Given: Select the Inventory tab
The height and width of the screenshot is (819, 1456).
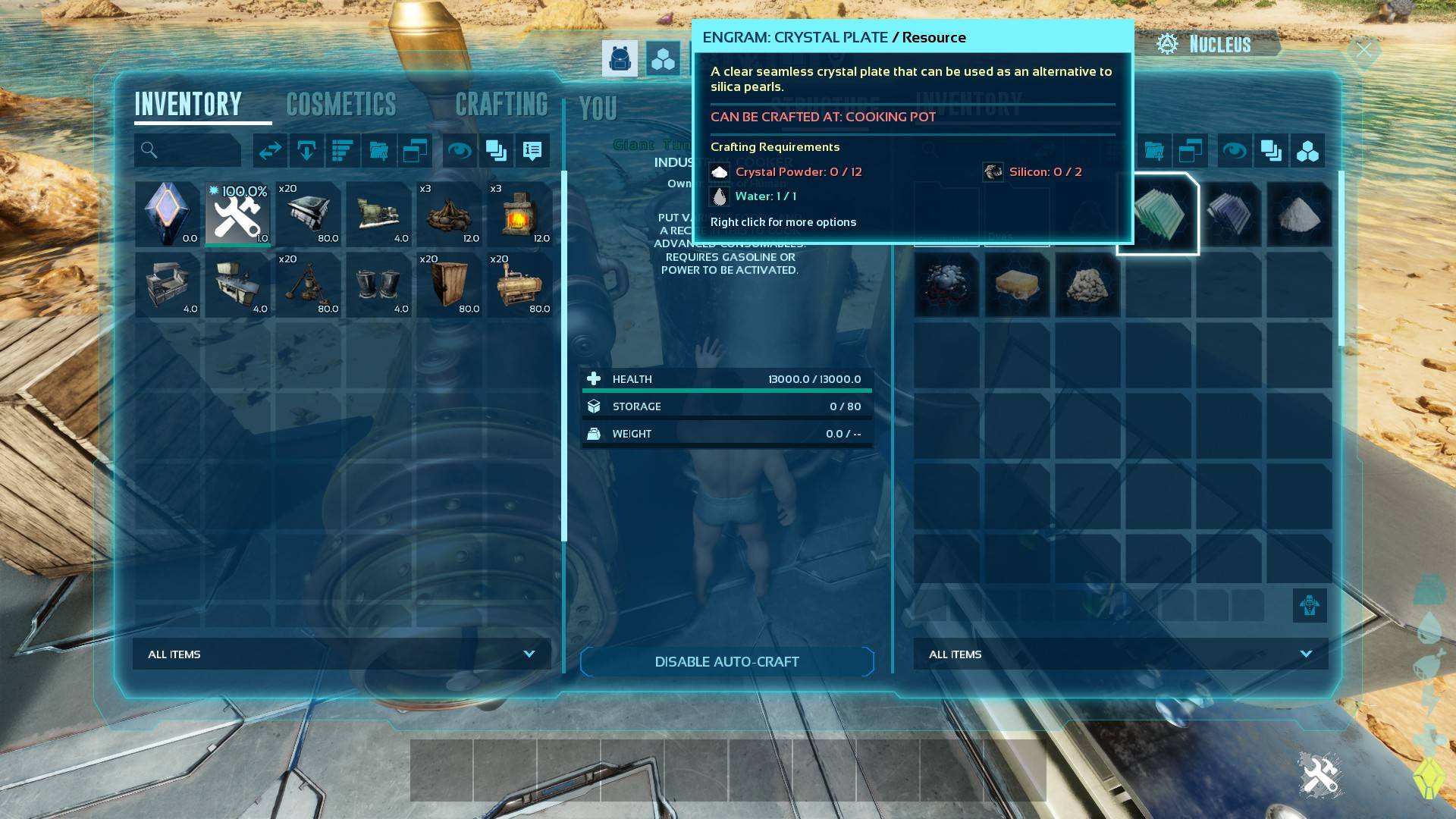Looking at the screenshot, I should point(188,105).
